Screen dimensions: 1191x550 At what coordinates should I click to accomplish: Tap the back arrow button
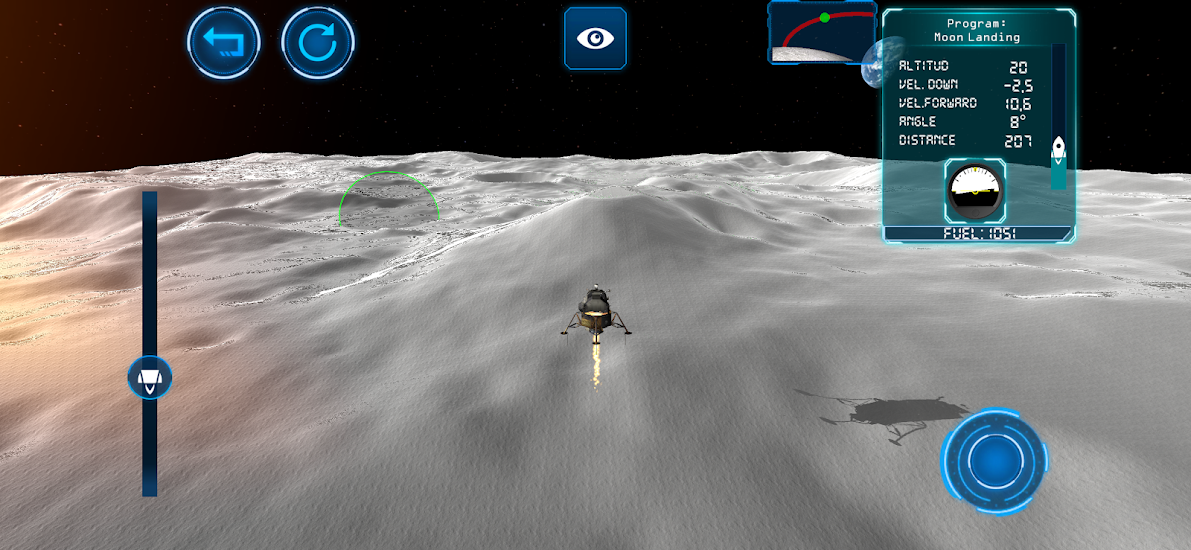[224, 43]
